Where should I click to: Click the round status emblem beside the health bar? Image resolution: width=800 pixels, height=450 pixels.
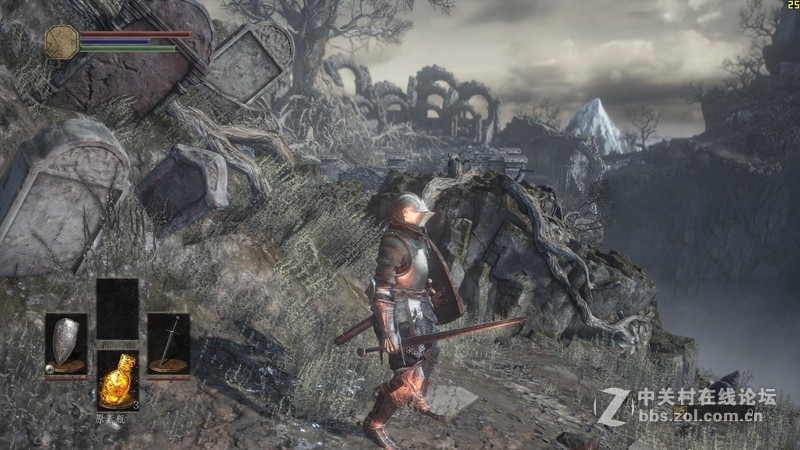click(61, 41)
